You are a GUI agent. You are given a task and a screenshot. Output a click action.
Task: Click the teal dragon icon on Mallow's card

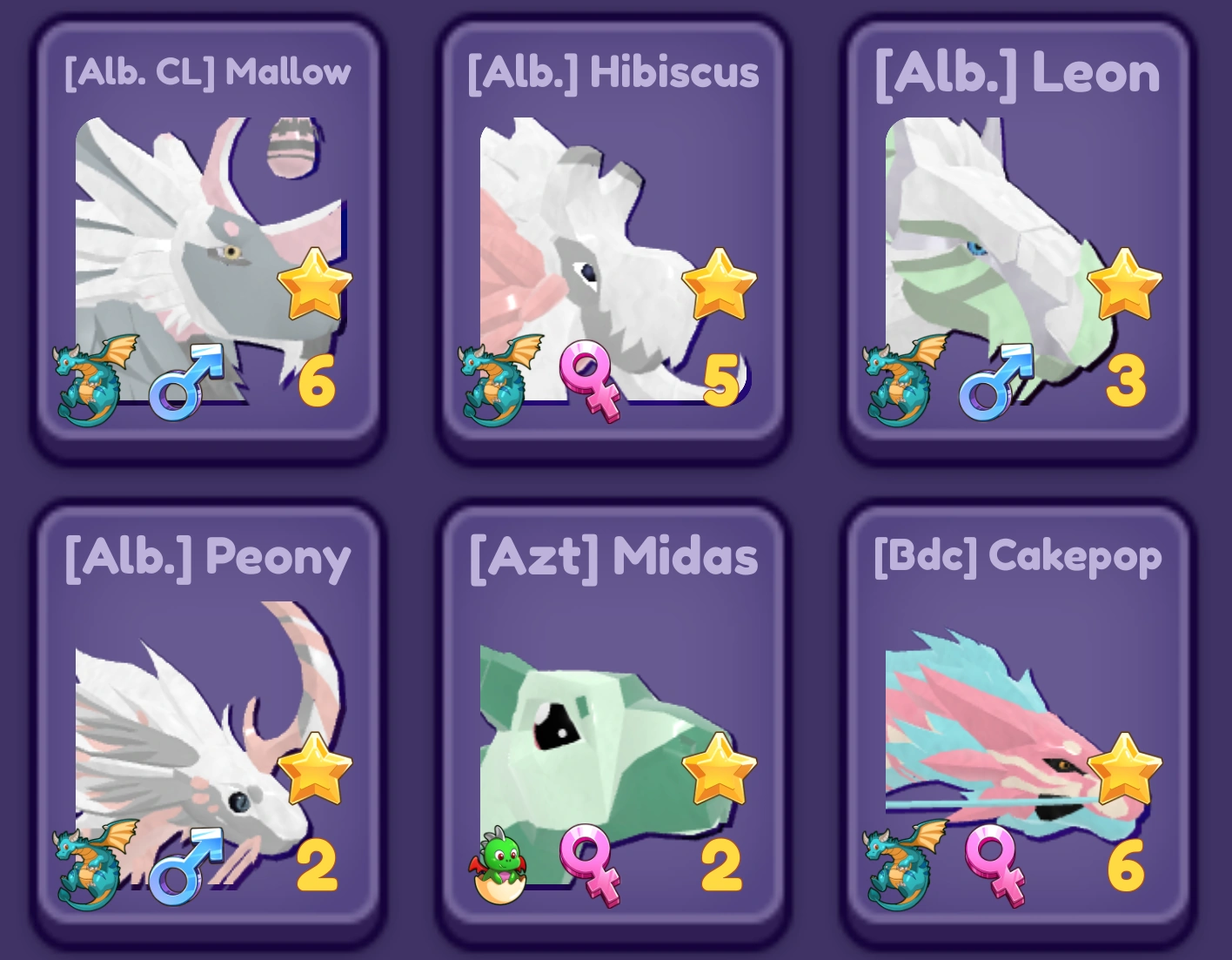coord(91,379)
